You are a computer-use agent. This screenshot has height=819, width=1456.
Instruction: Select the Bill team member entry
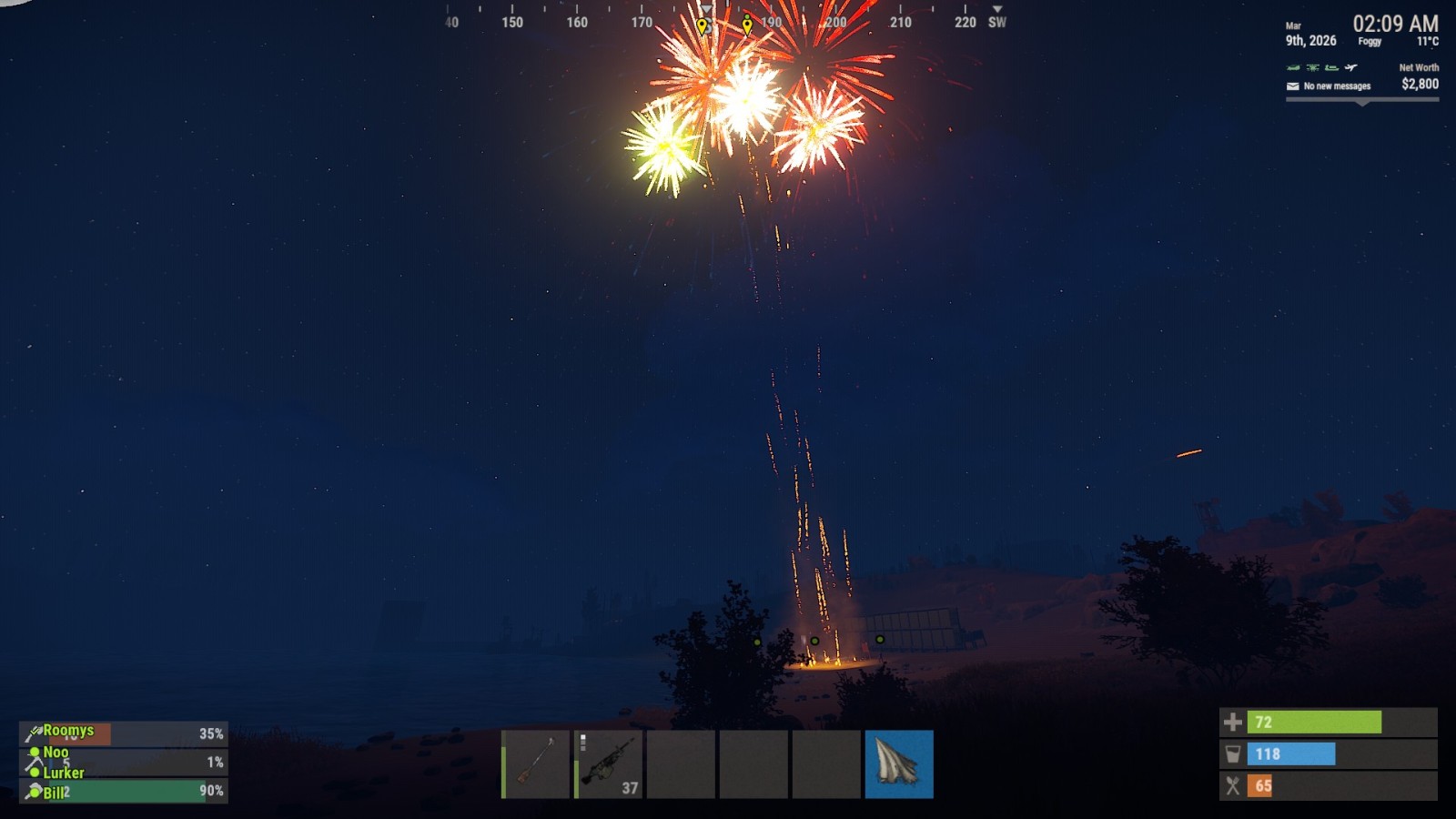tap(123, 791)
